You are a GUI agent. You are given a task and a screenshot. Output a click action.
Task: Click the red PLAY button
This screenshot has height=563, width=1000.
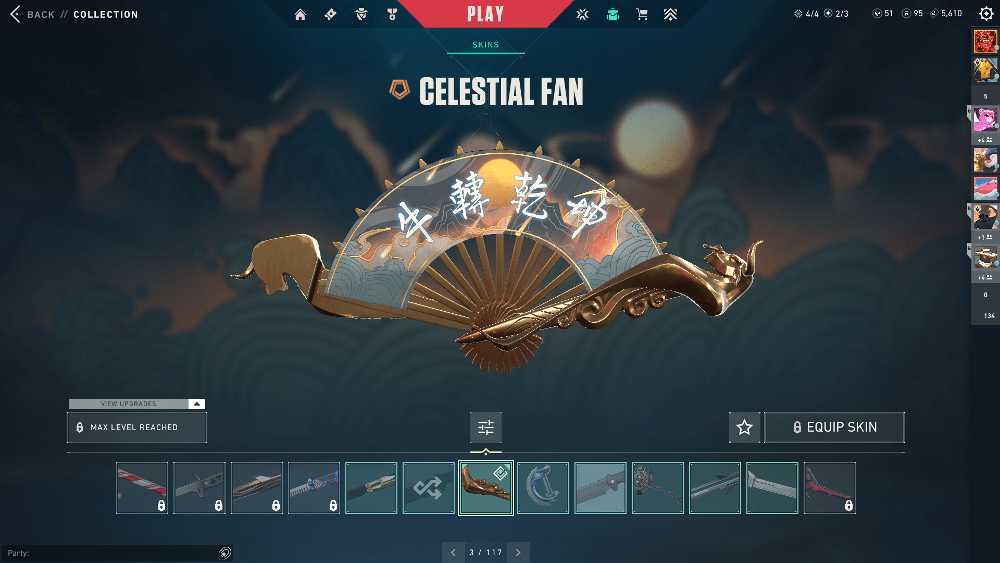click(486, 14)
